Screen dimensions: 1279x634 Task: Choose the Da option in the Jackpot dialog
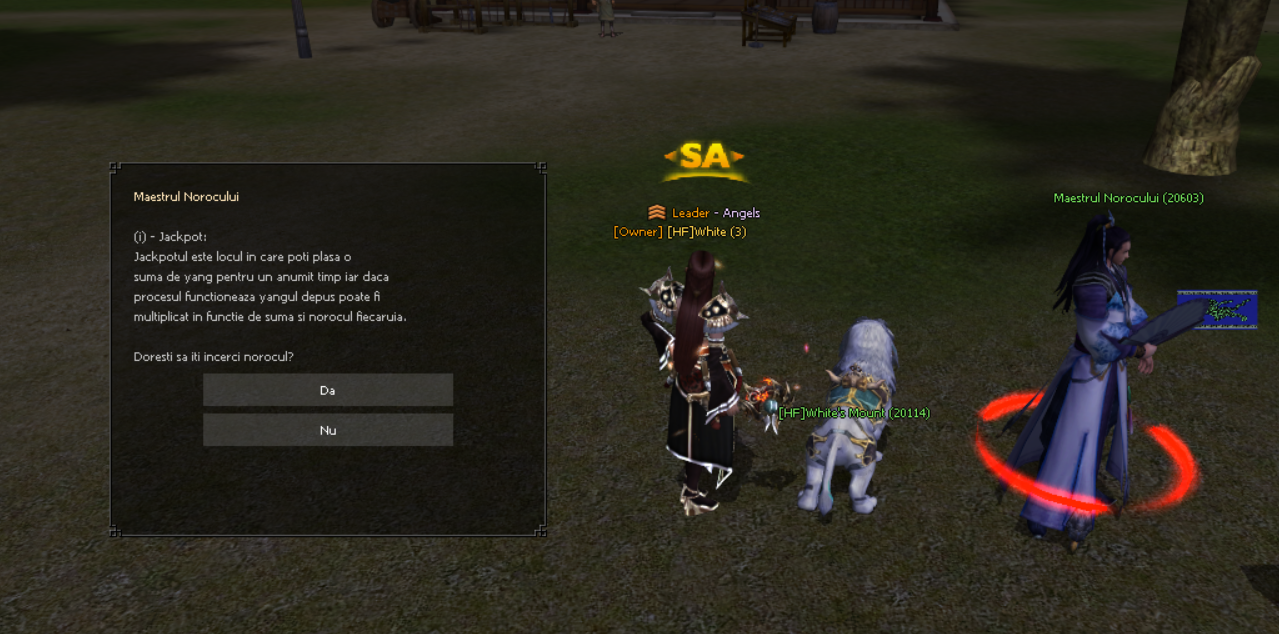328,390
